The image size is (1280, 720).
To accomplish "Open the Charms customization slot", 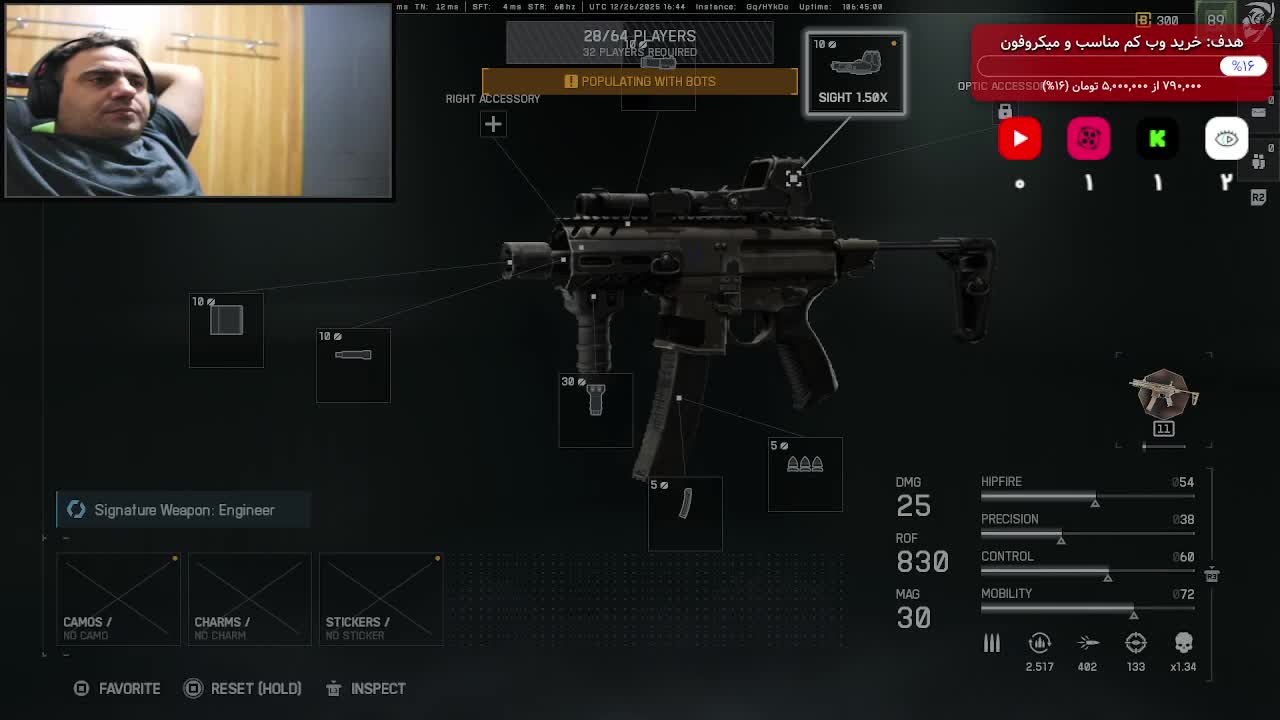I will 249,599.
